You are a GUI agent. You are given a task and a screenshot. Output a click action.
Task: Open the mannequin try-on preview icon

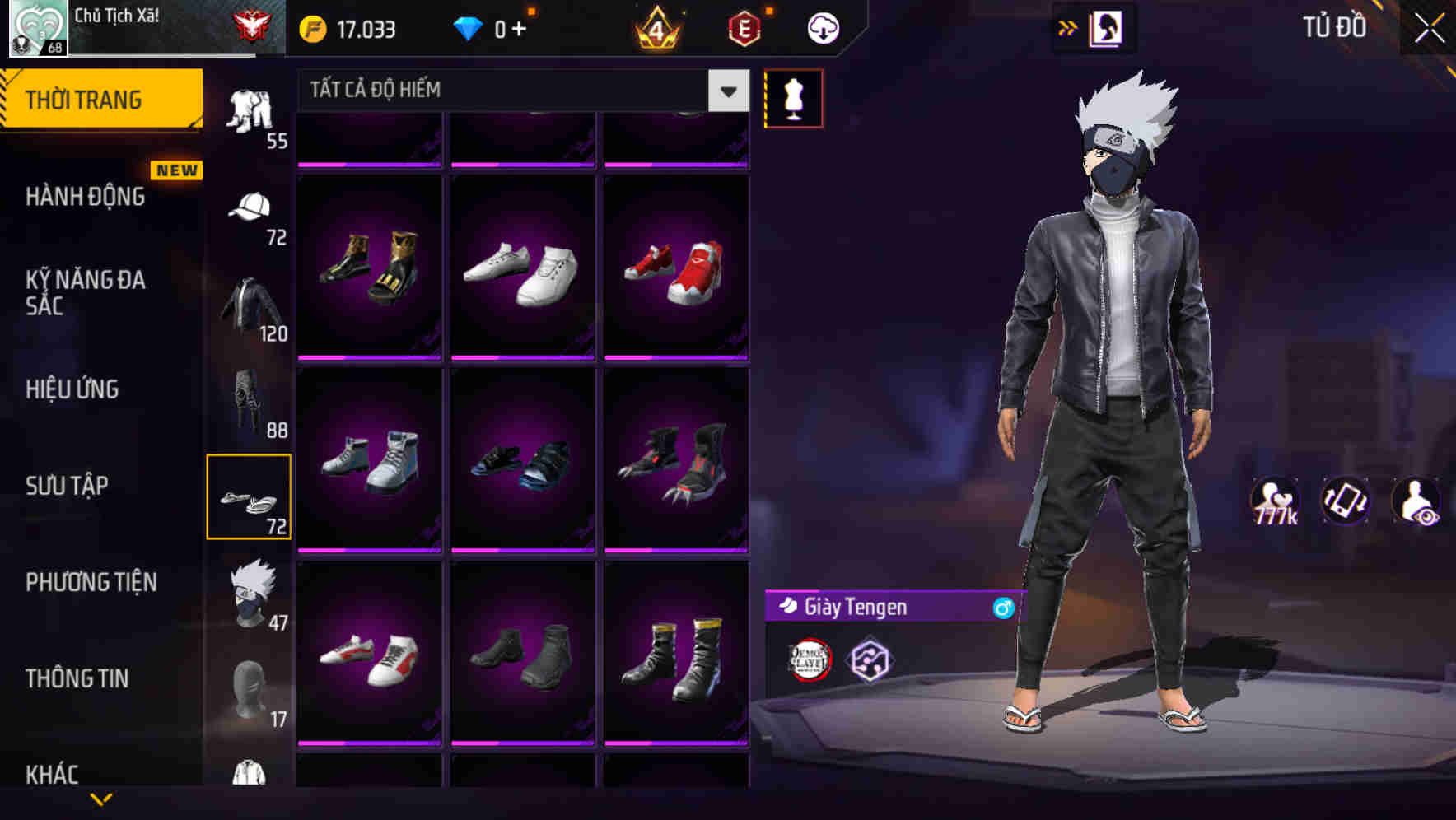coord(793,97)
